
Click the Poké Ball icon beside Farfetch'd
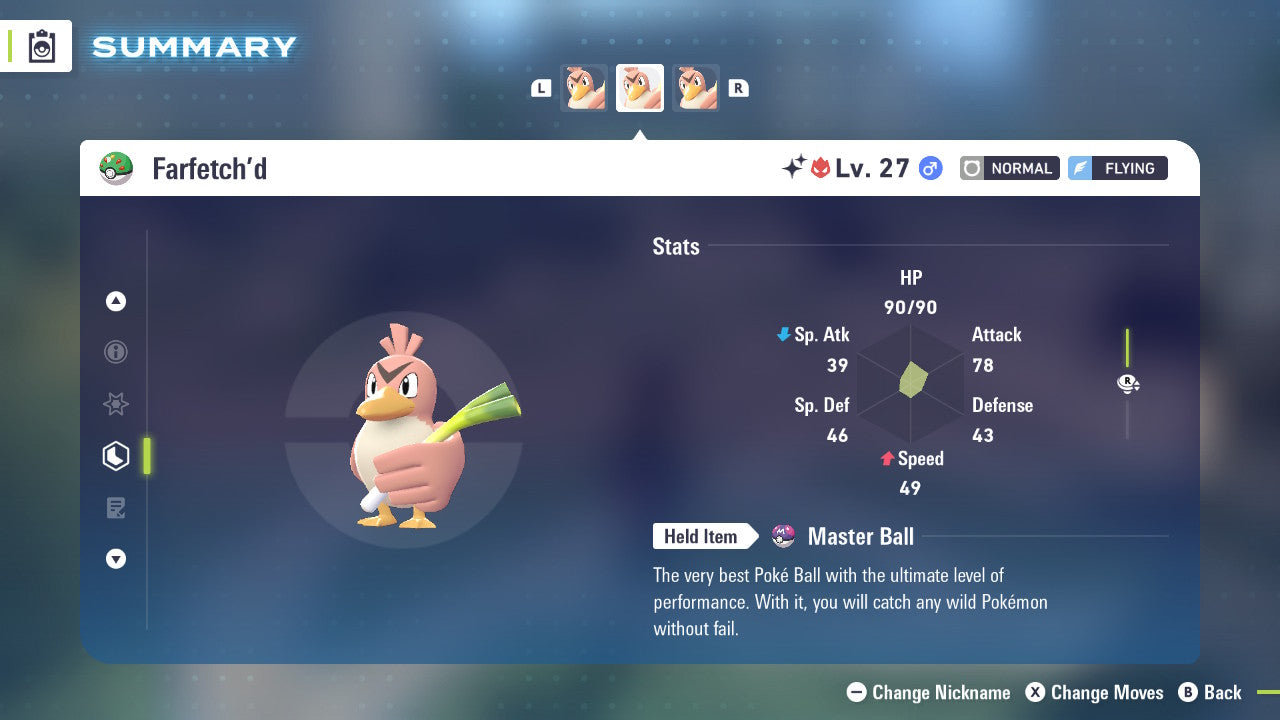click(117, 168)
